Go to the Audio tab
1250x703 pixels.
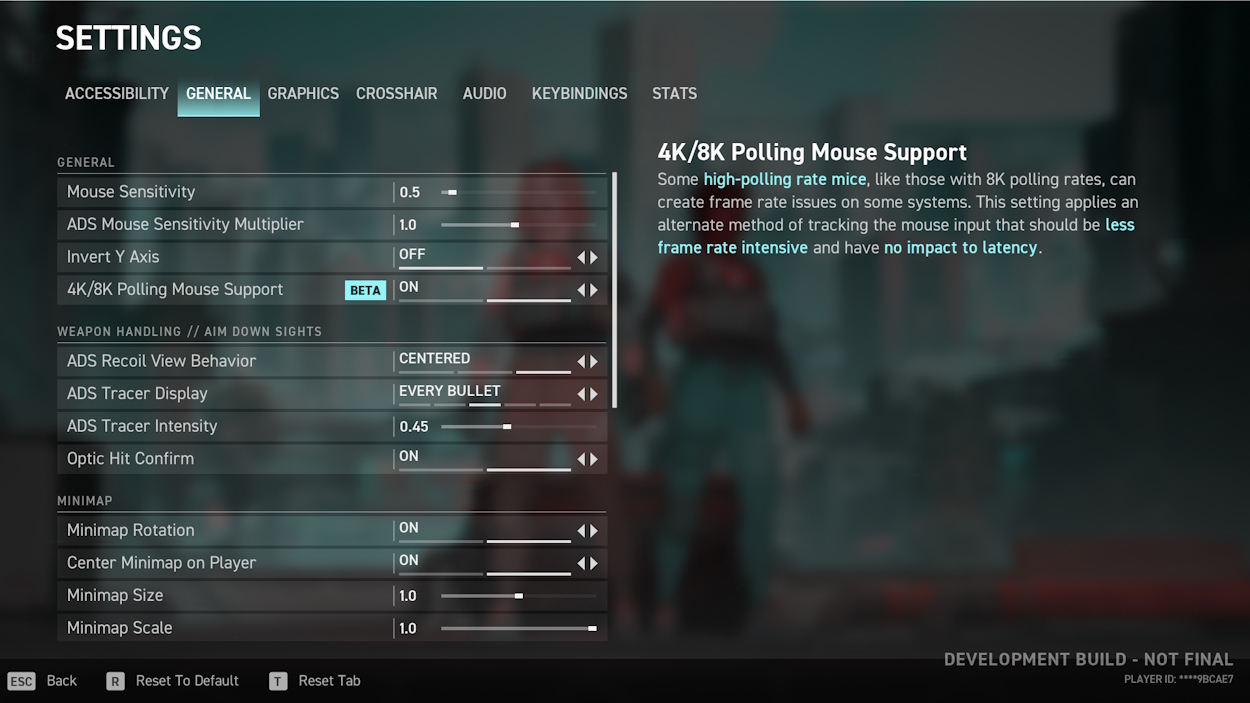click(484, 93)
